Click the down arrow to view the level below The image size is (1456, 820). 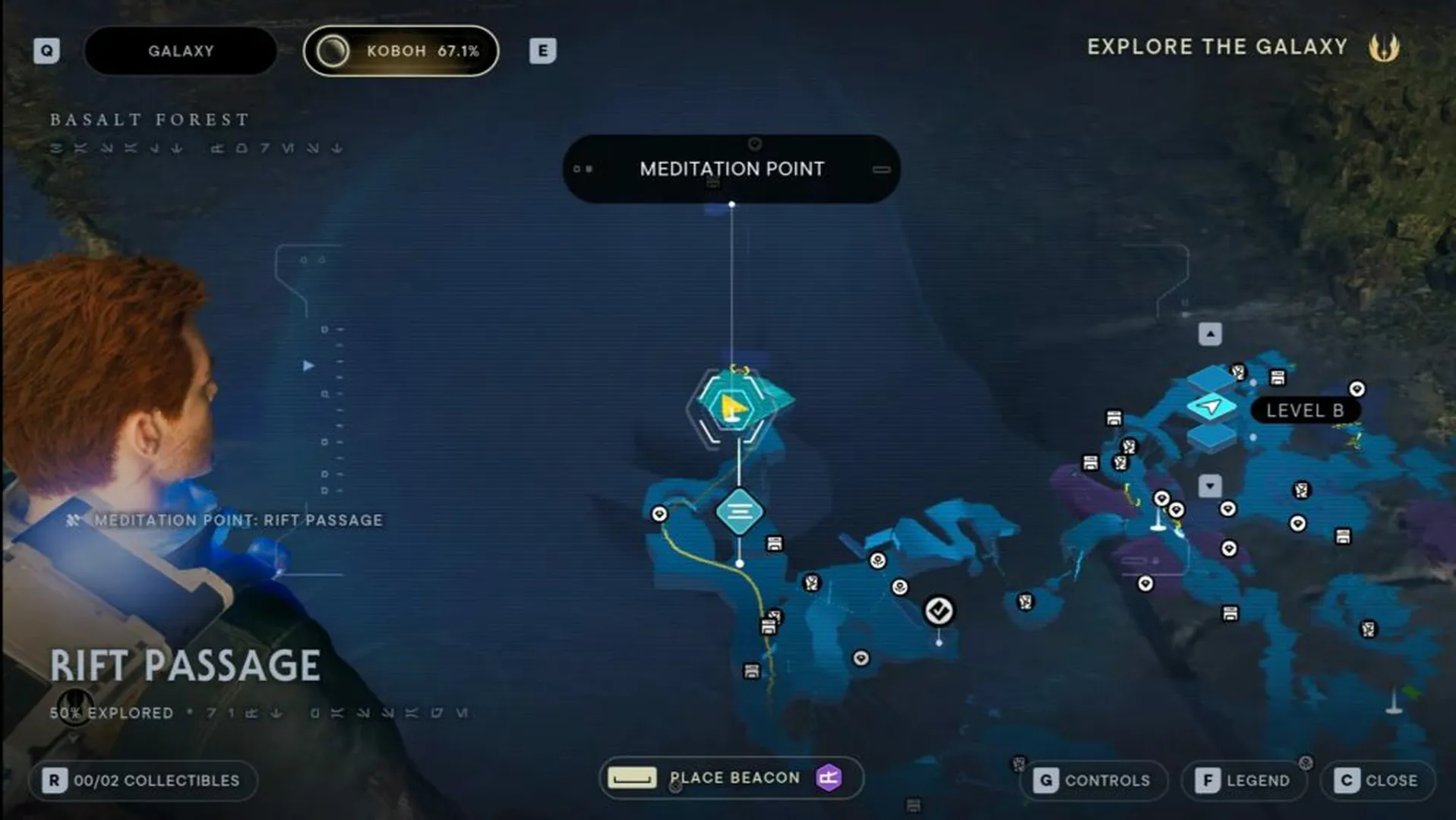pyautogui.click(x=1210, y=485)
